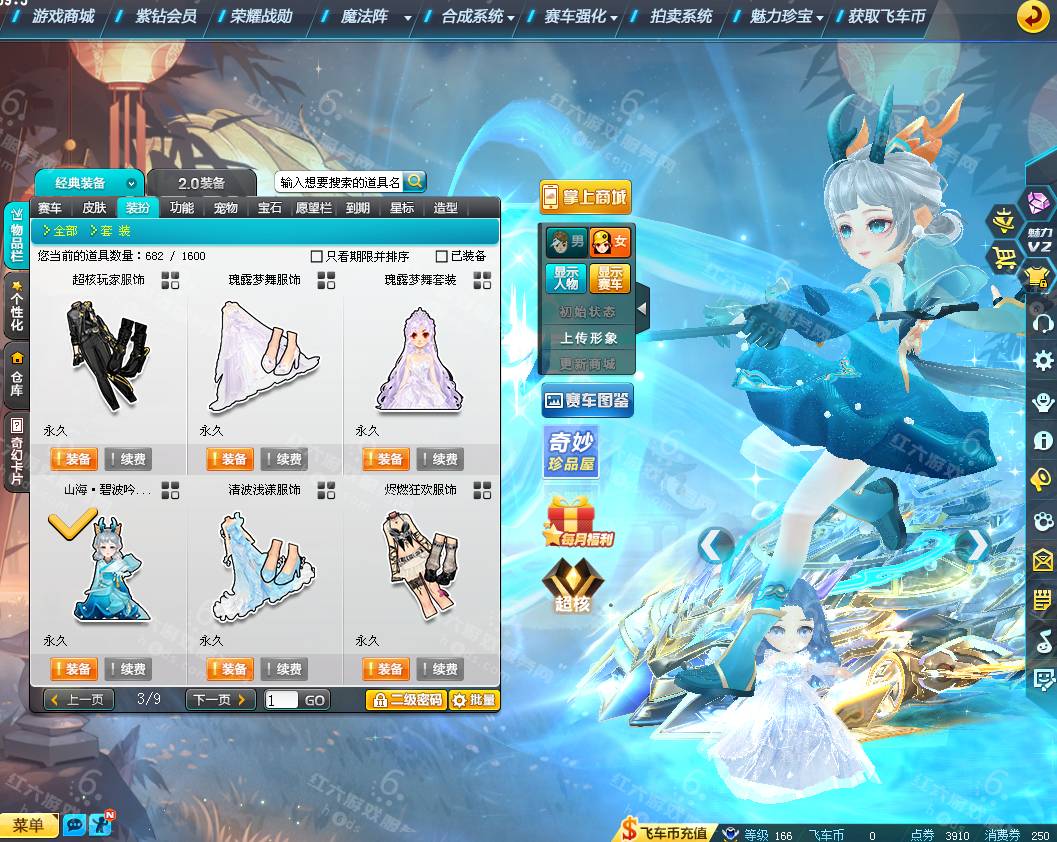Screen dimensions: 1057x842
Task: Toggle the 只看期限并排序 checkbox
Action: tap(317, 256)
